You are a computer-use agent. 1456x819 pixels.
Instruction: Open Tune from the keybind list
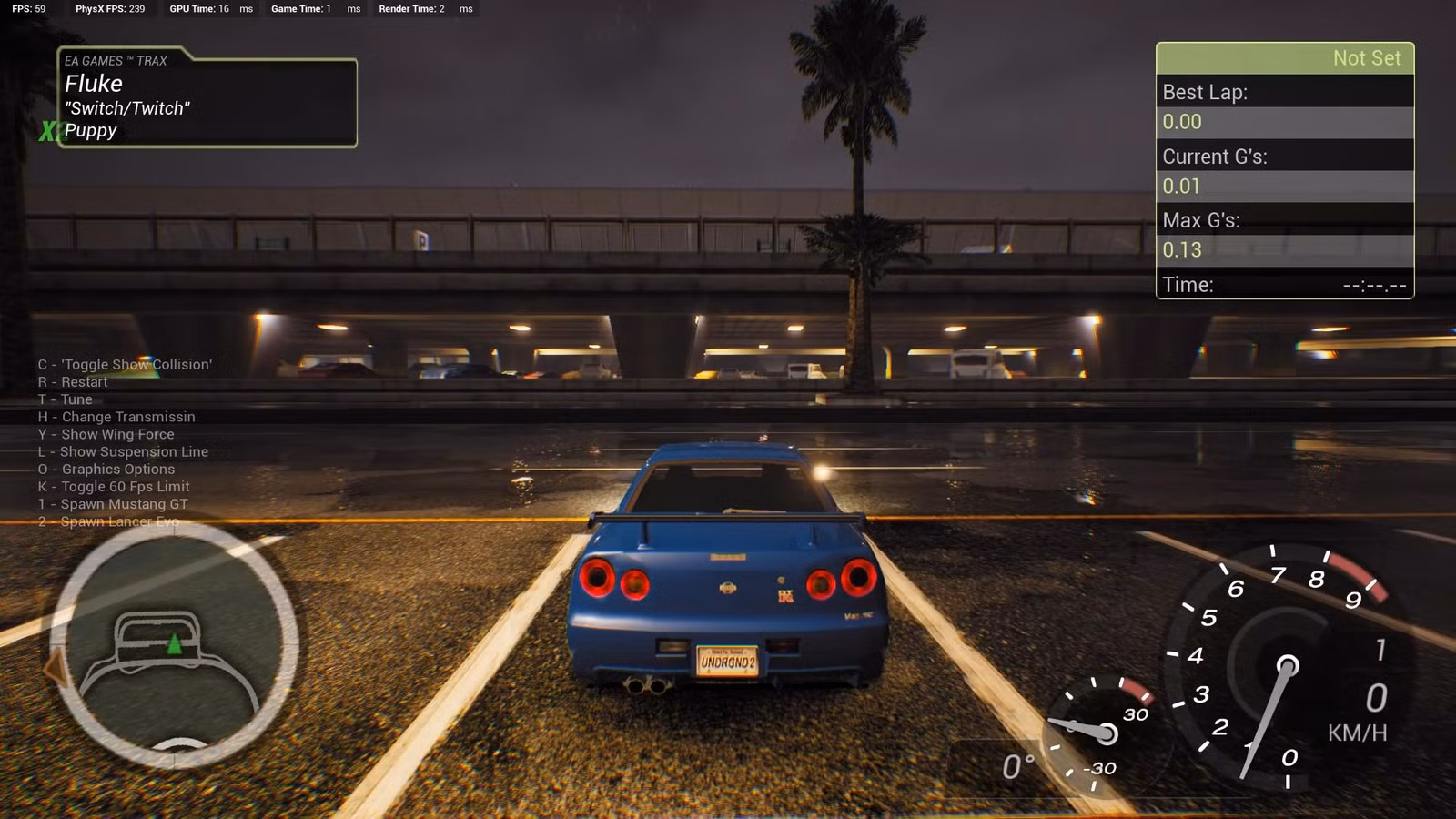point(65,399)
